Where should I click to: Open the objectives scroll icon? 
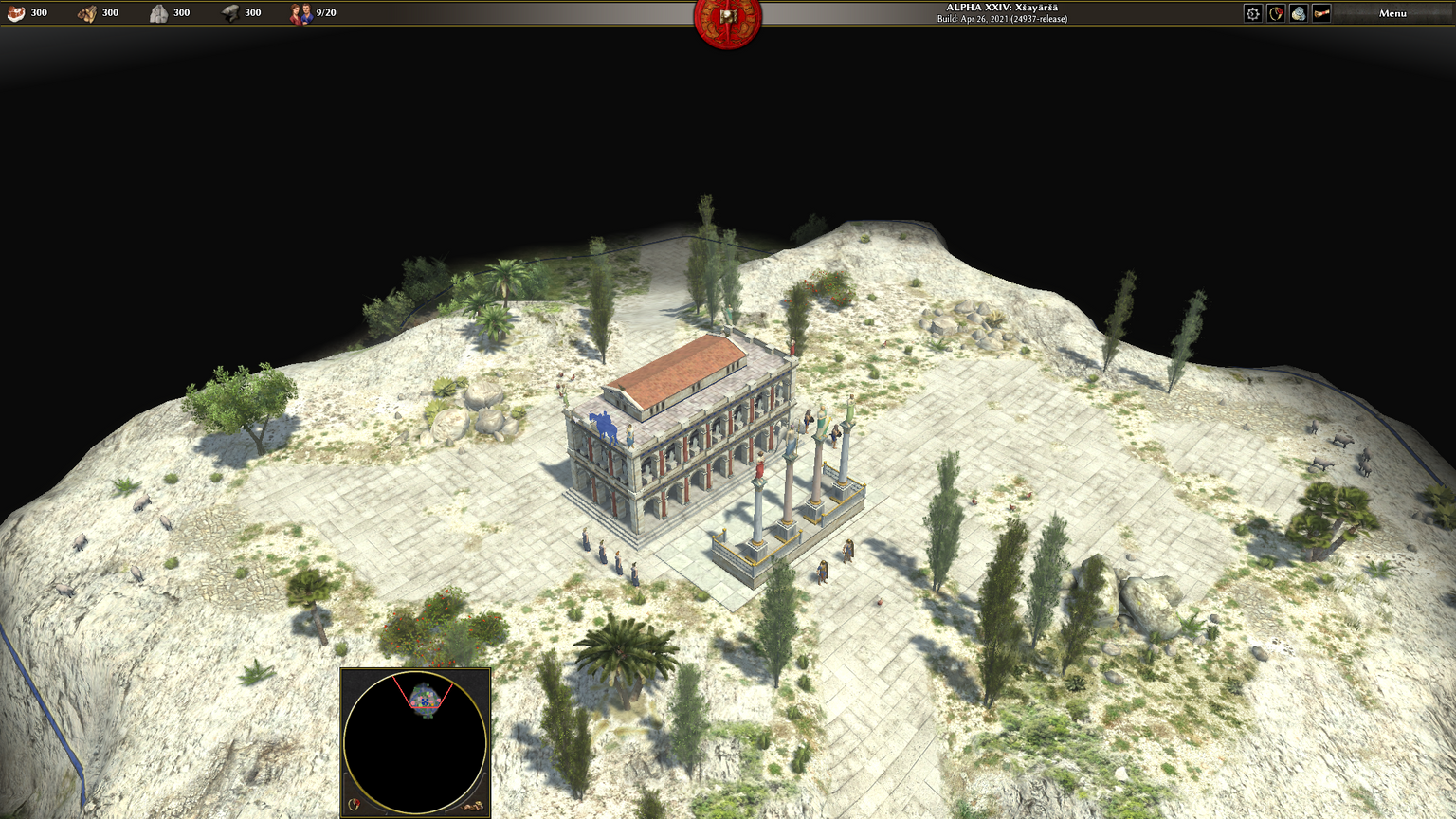point(1321,13)
